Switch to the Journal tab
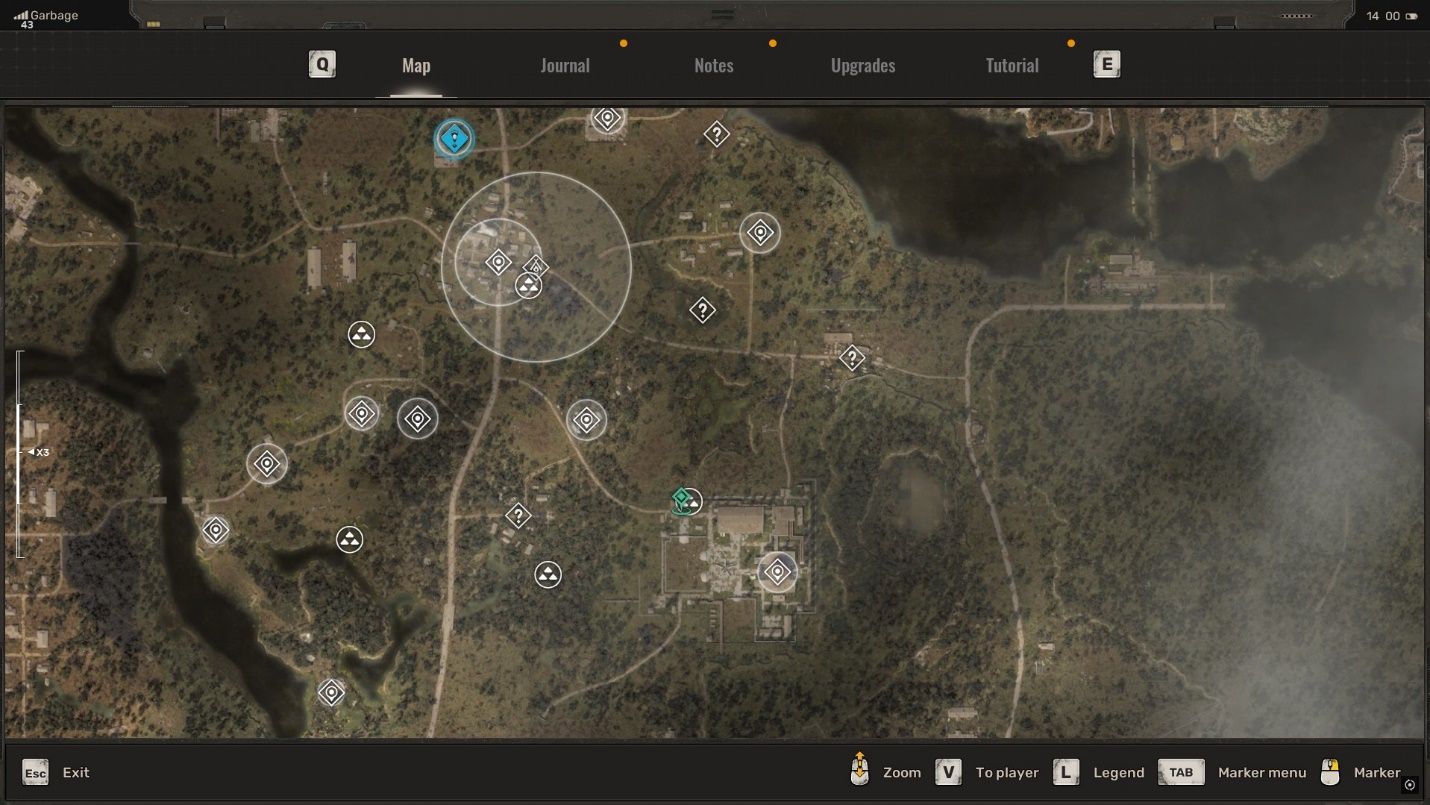Image resolution: width=1430 pixels, height=805 pixels. click(x=565, y=66)
